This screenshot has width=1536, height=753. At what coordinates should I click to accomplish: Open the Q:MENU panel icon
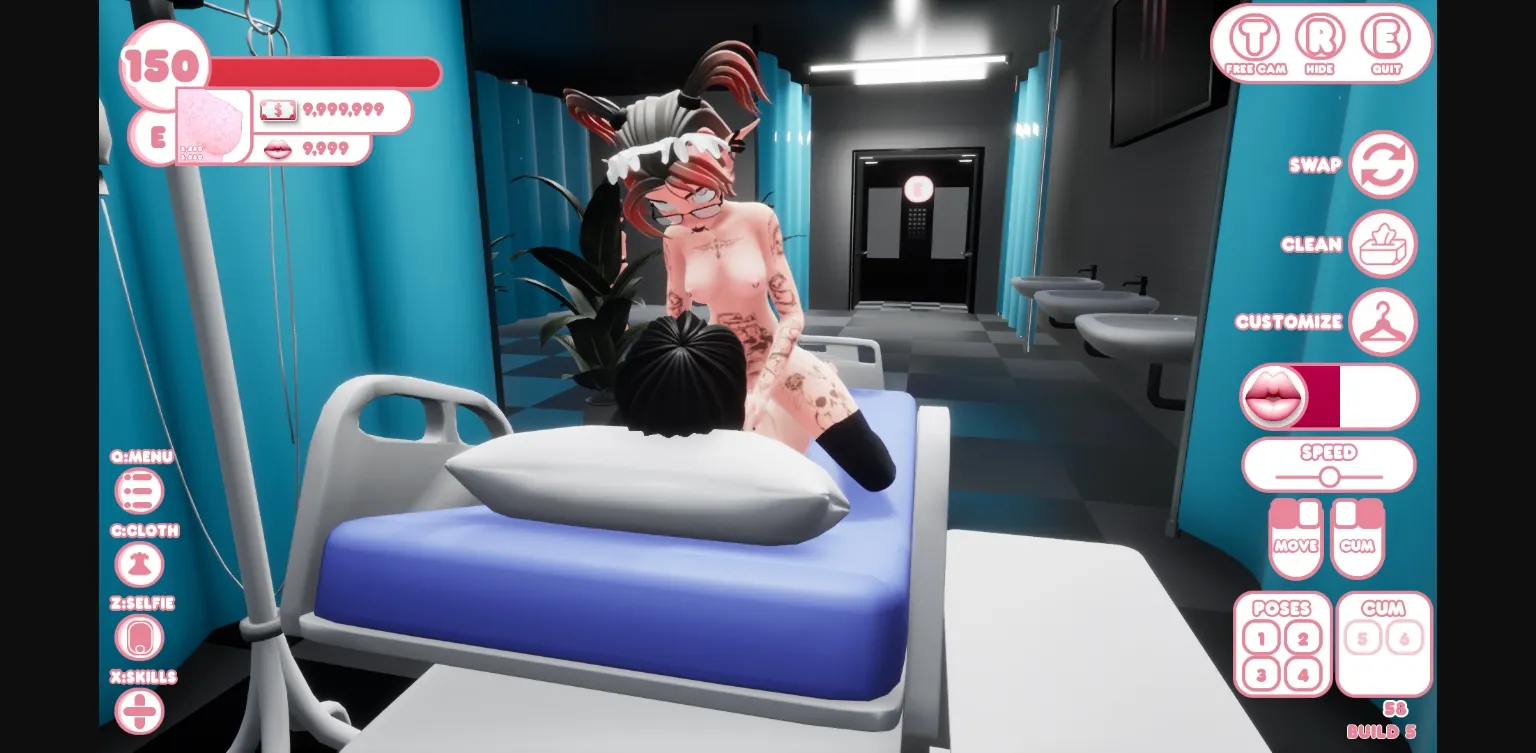pos(140,491)
